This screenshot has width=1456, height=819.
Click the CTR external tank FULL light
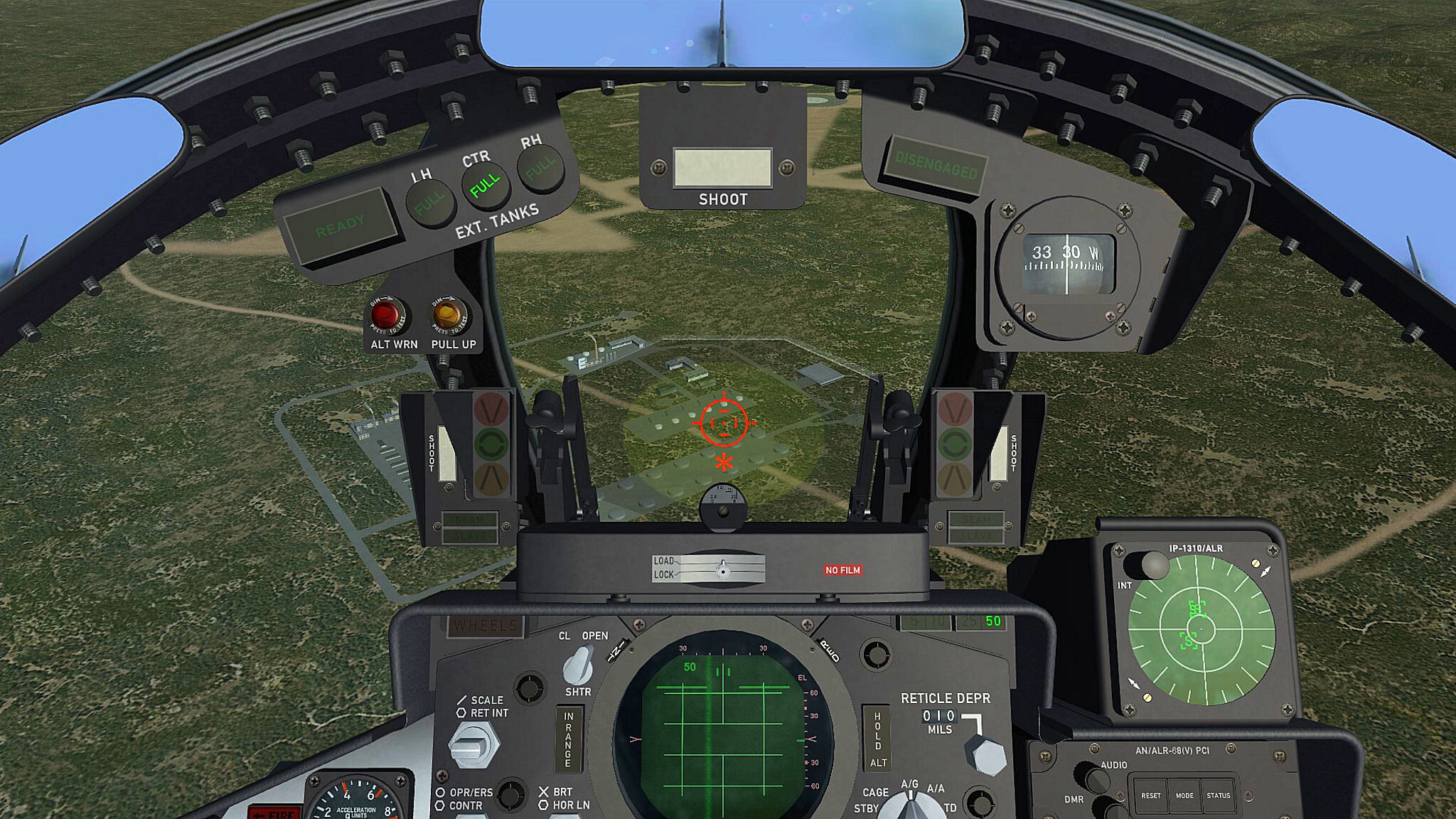[486, 186]
